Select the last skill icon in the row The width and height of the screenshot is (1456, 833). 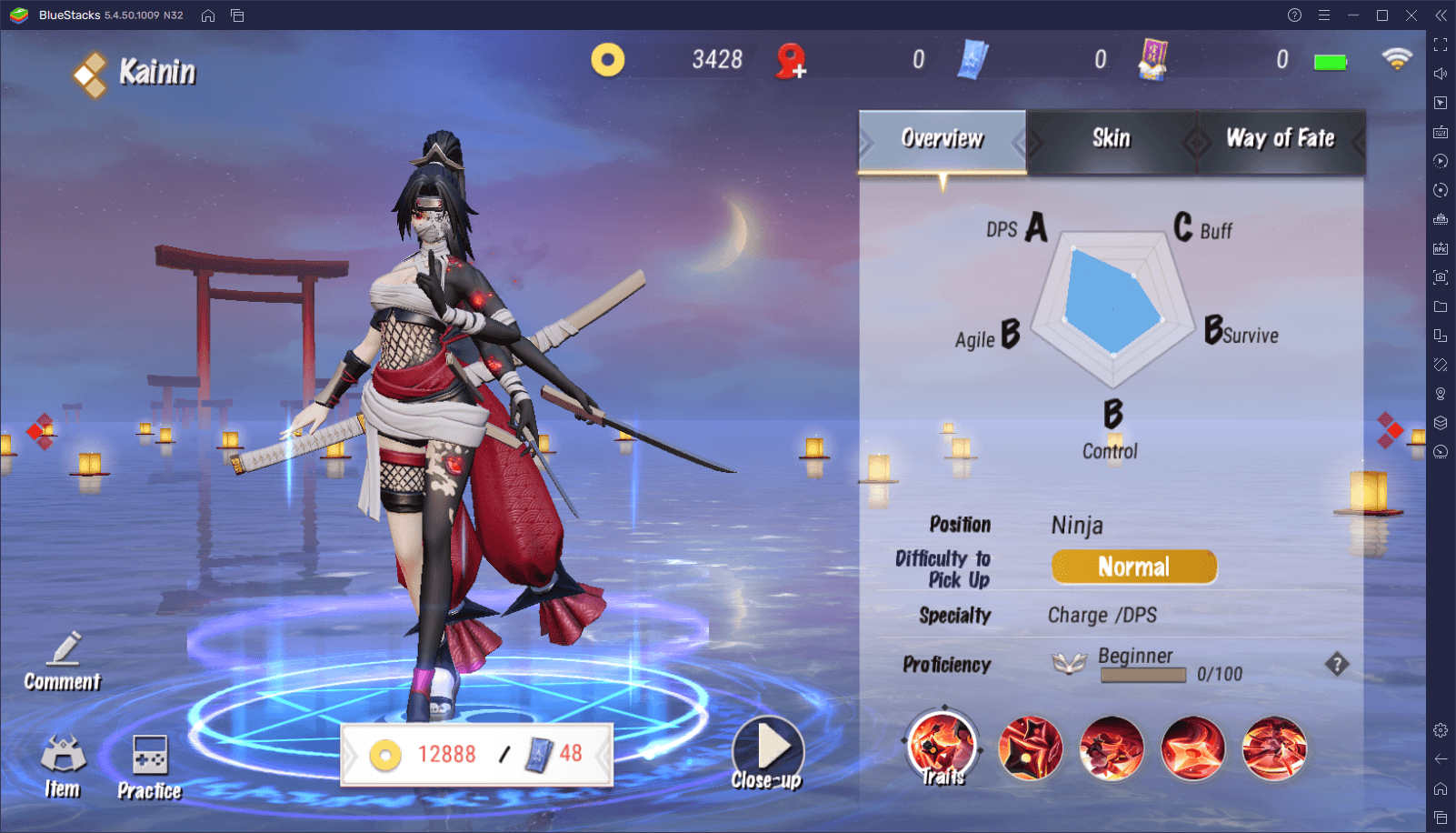click(1274, 748)
